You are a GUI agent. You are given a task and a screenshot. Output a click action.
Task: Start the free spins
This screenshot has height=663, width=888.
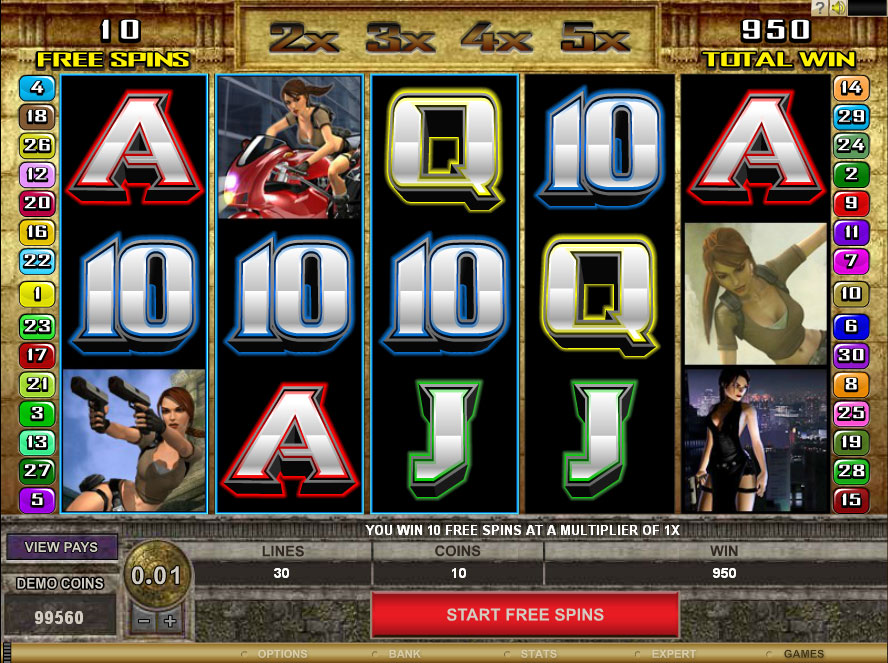pos(525,614)
